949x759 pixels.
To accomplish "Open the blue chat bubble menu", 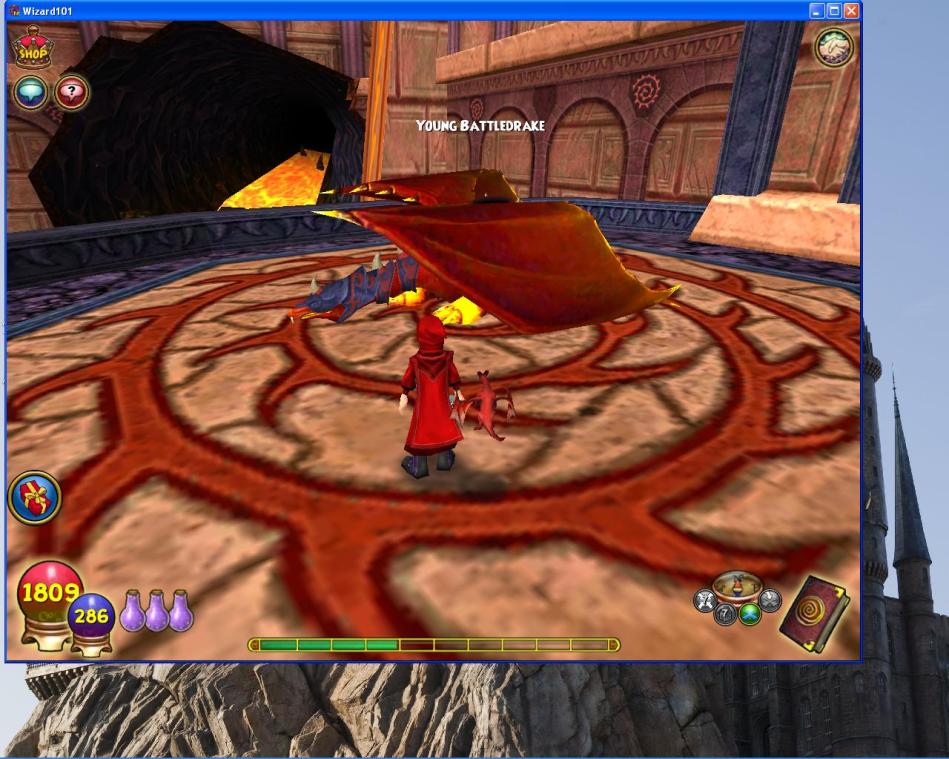I will click(x=30, y=93).
